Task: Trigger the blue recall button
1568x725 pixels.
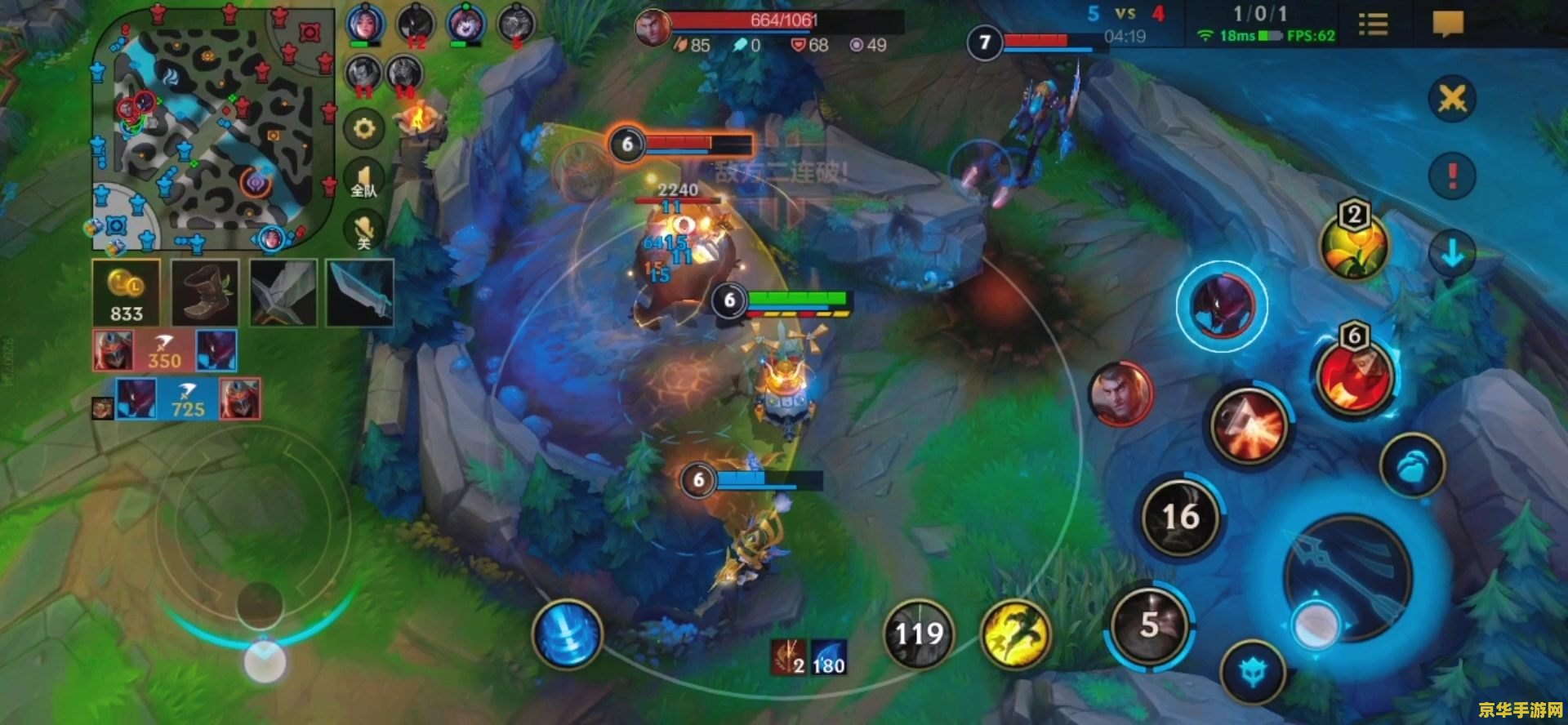Action: (567, 634)
